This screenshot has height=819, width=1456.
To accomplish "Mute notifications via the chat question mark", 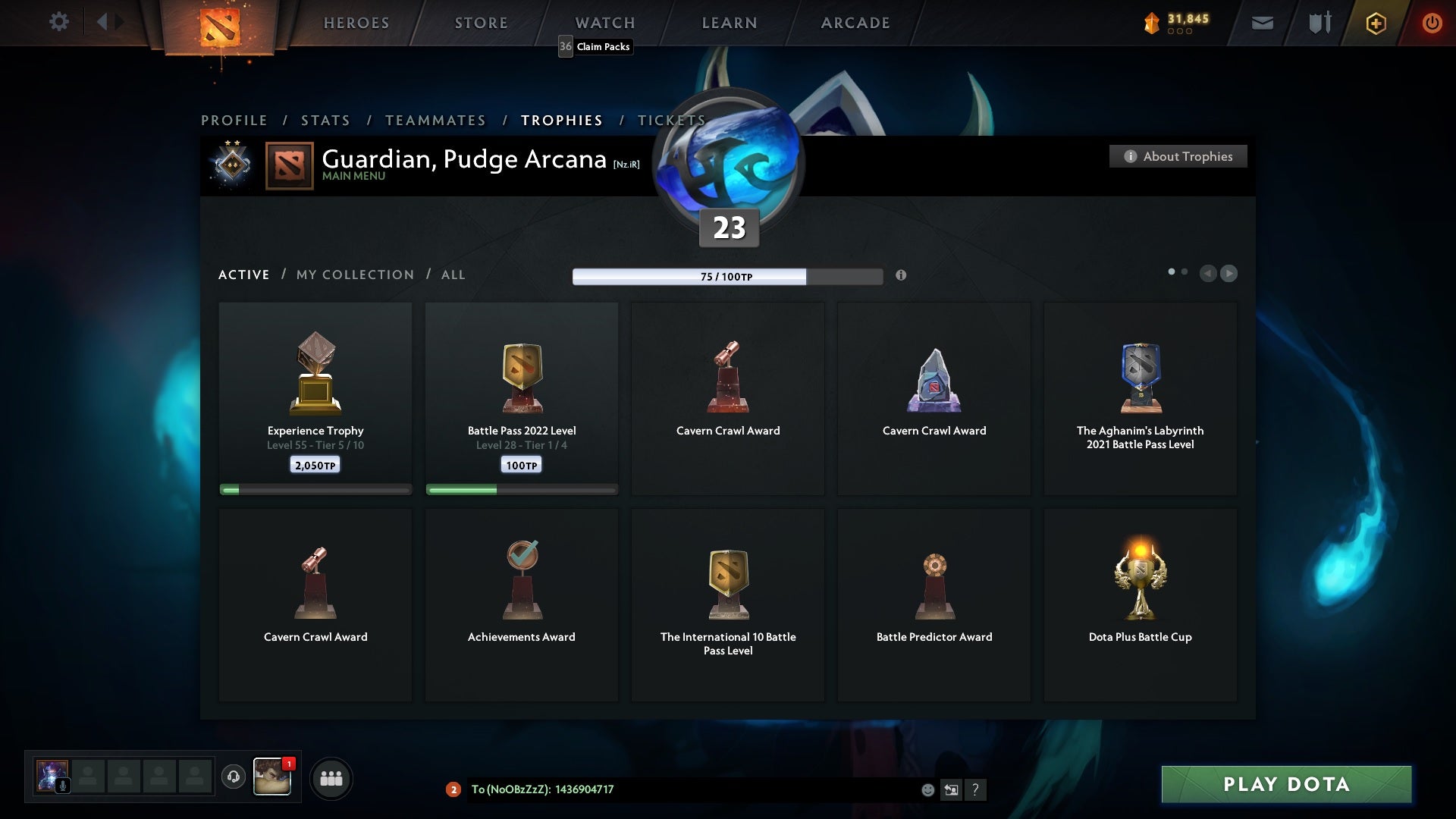I will [977, 789].
